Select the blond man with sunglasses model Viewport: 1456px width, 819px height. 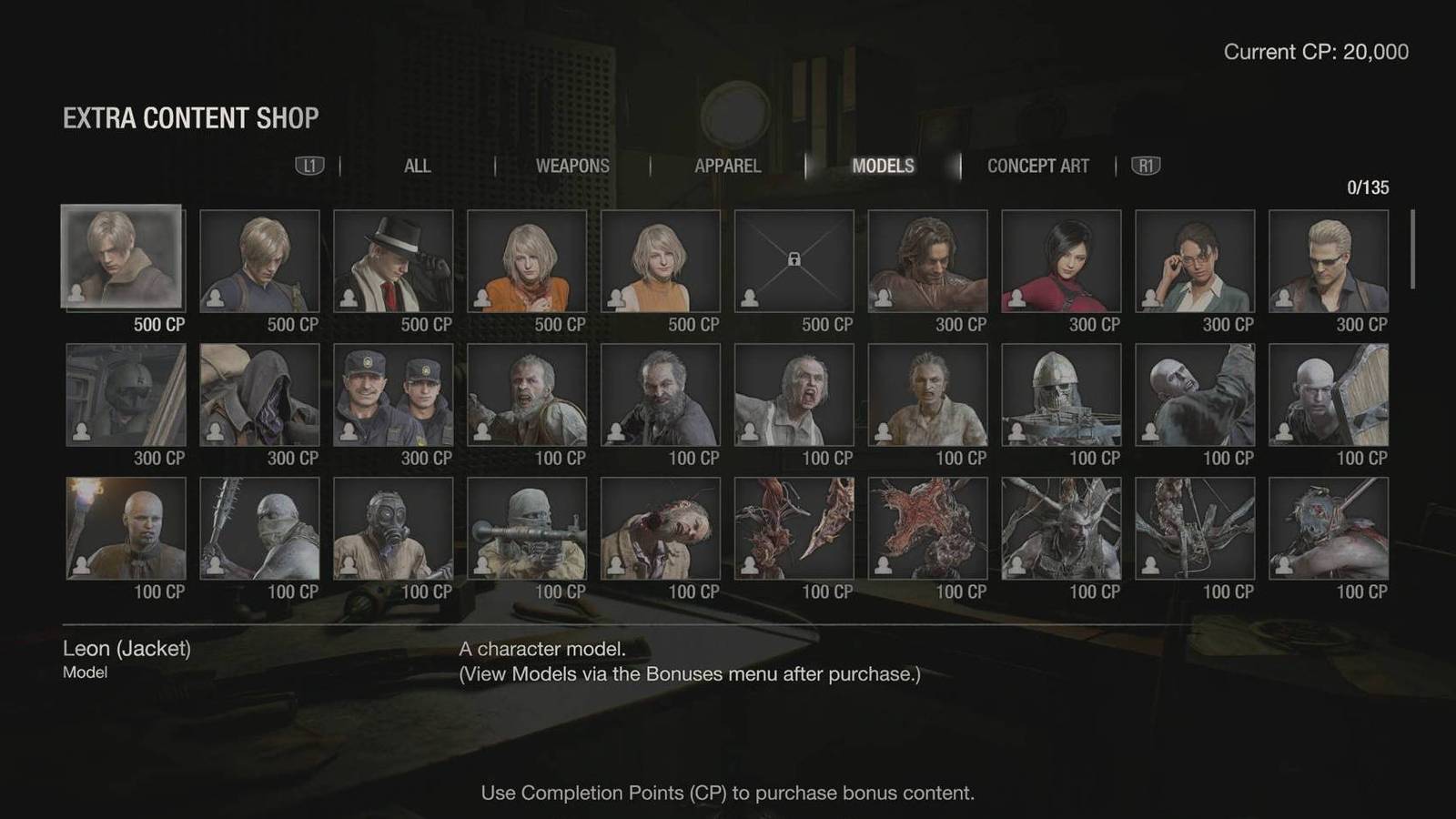coord(1329,261)
